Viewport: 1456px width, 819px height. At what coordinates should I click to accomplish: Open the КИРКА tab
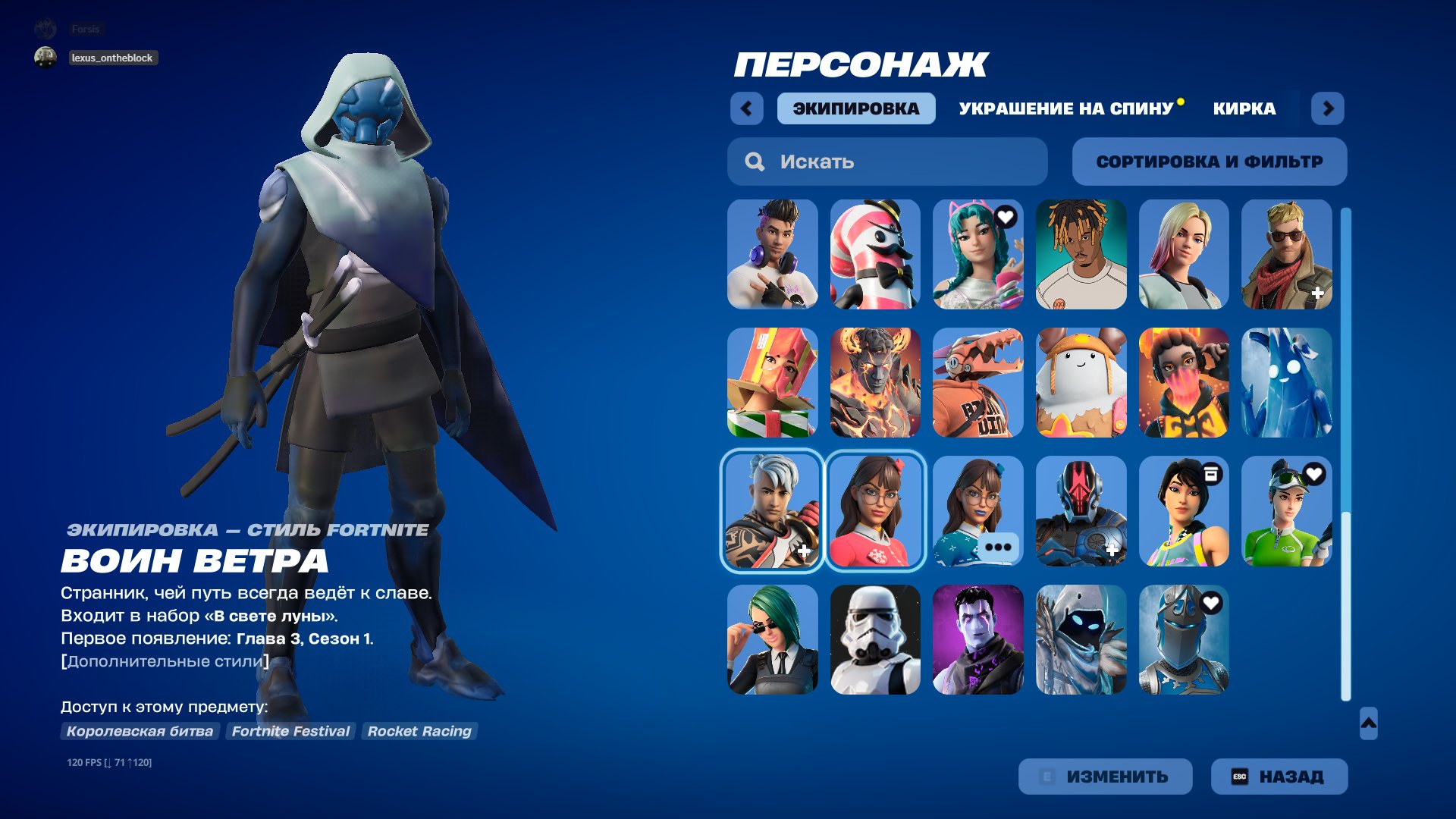1244,108
